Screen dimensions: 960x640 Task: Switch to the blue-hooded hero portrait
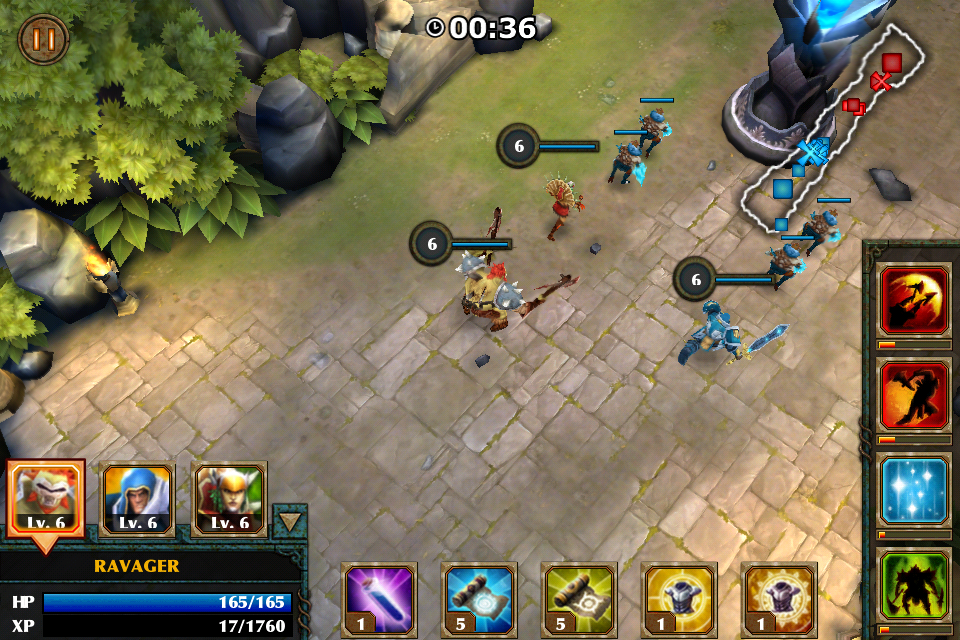tap(138, 499)
